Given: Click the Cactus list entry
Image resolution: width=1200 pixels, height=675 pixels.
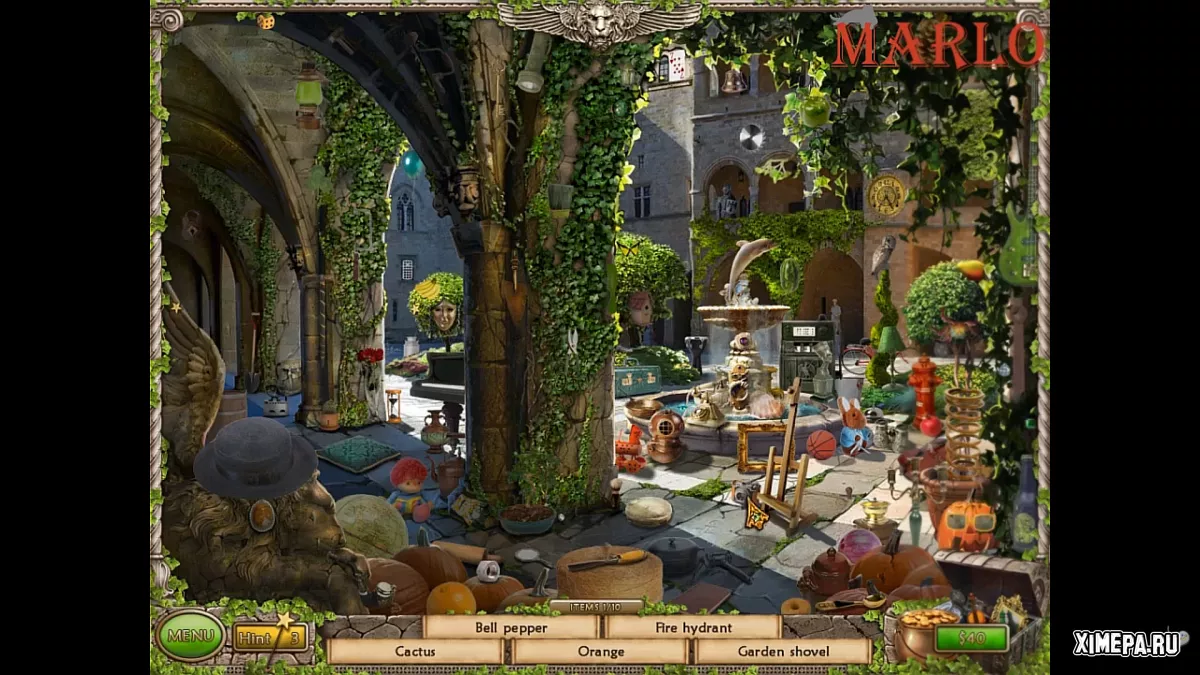Looking at the screenshot, I should coord(415,651).
